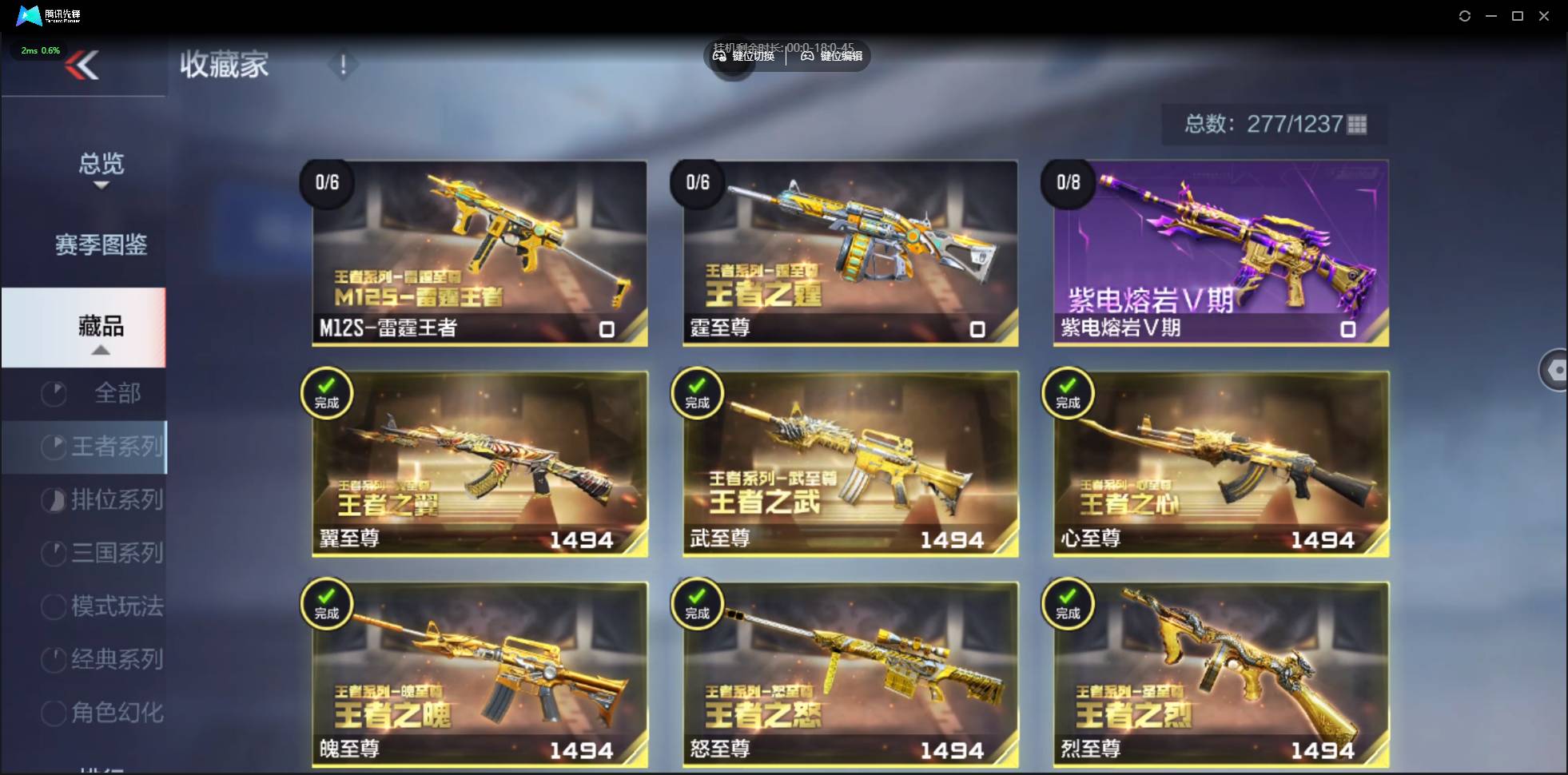Open the floating assistant ball on right edge

tap(1557, 370)
